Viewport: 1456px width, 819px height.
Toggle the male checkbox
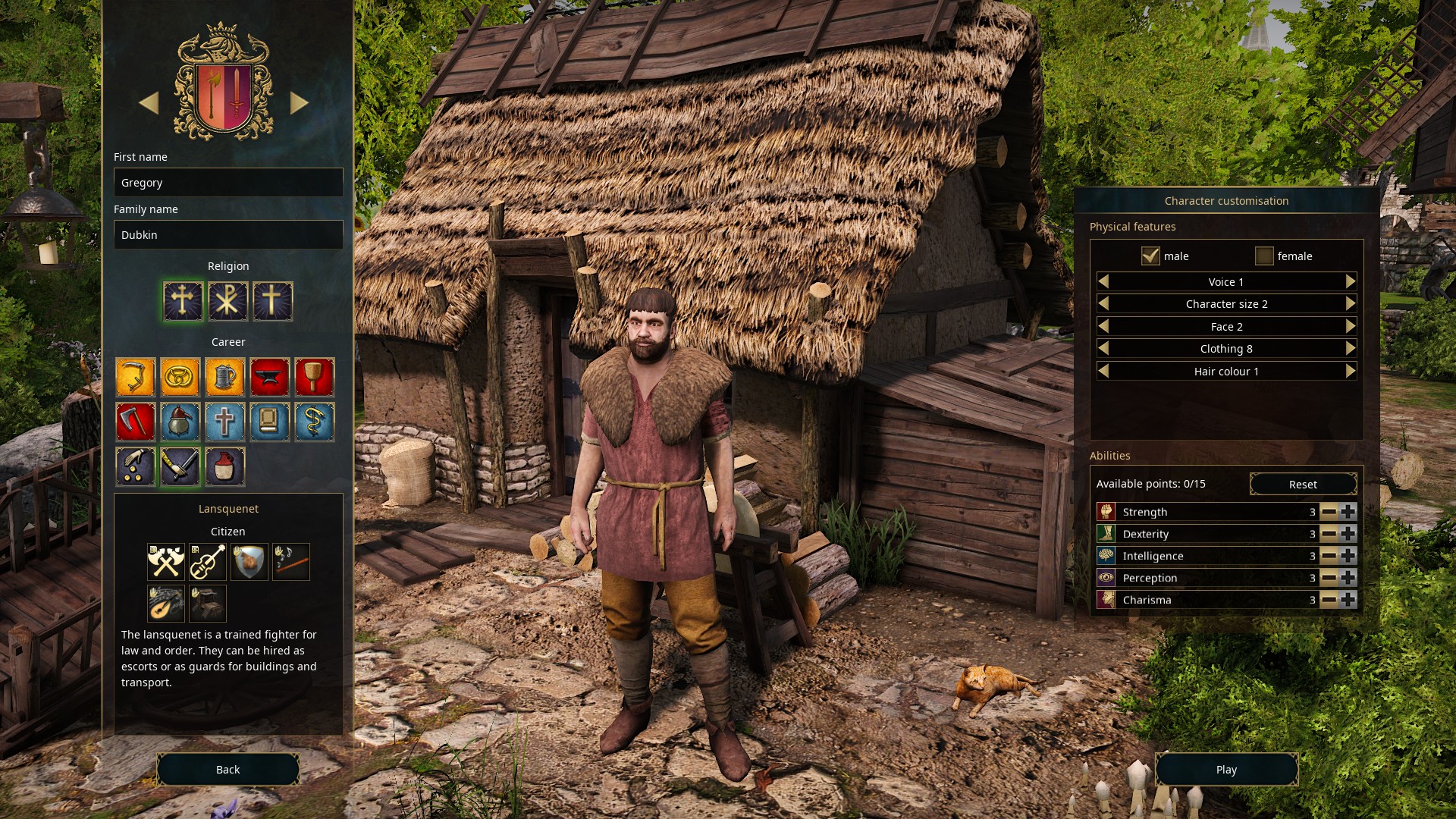[1150, 256]
